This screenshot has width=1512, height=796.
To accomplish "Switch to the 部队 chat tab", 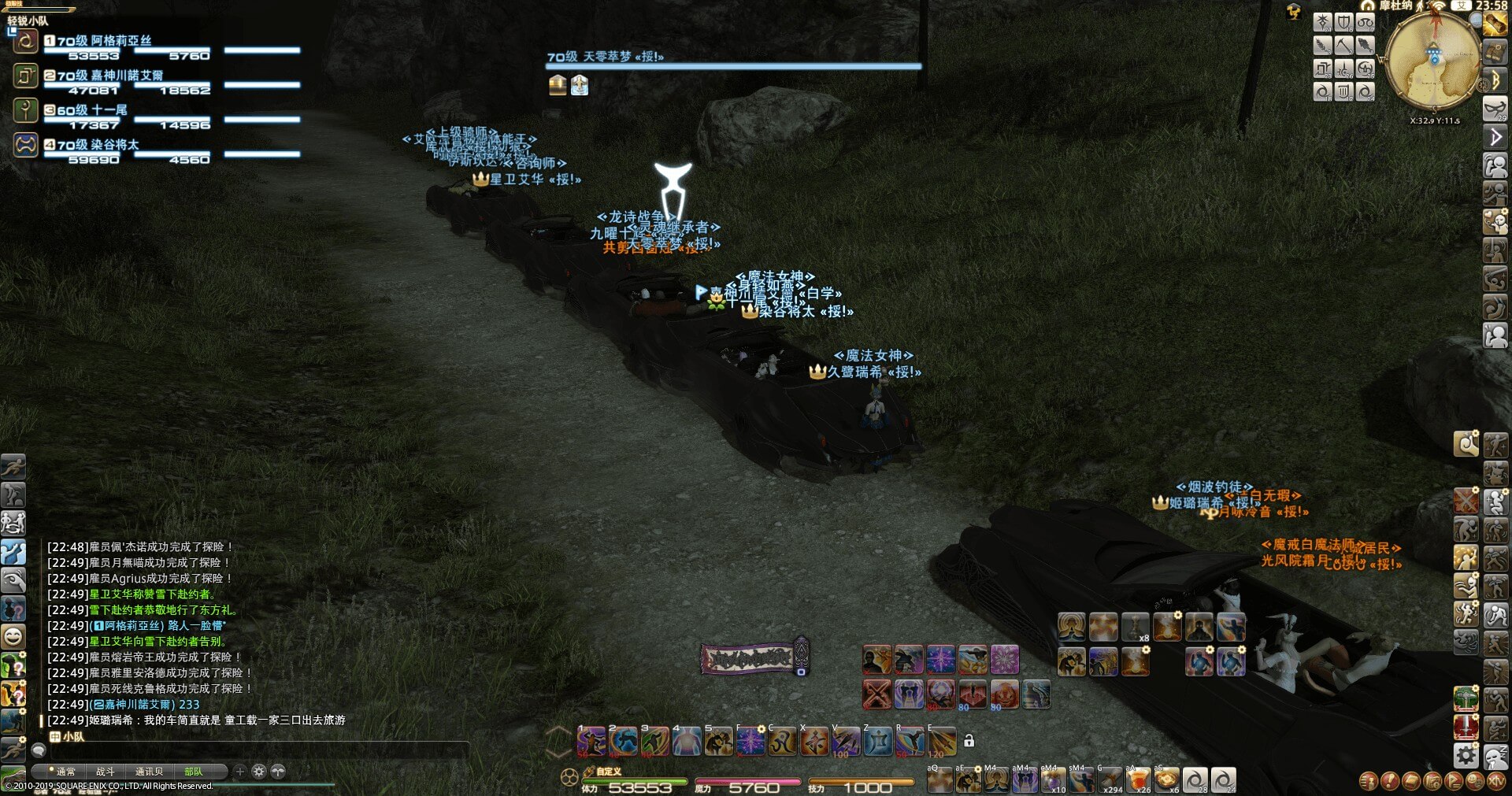I will coord(193,772).
